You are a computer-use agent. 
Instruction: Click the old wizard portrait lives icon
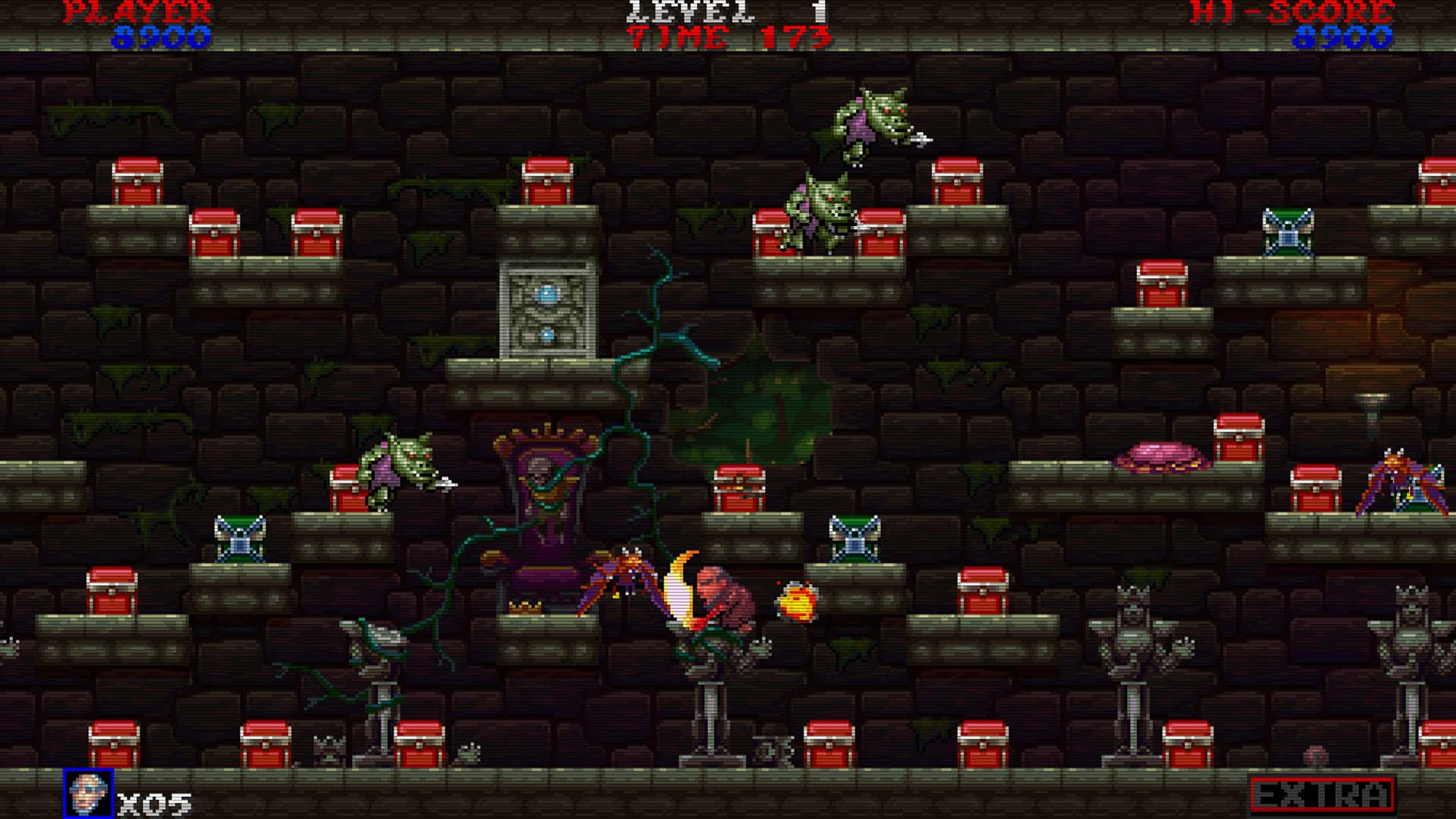(x=89, y=794)
